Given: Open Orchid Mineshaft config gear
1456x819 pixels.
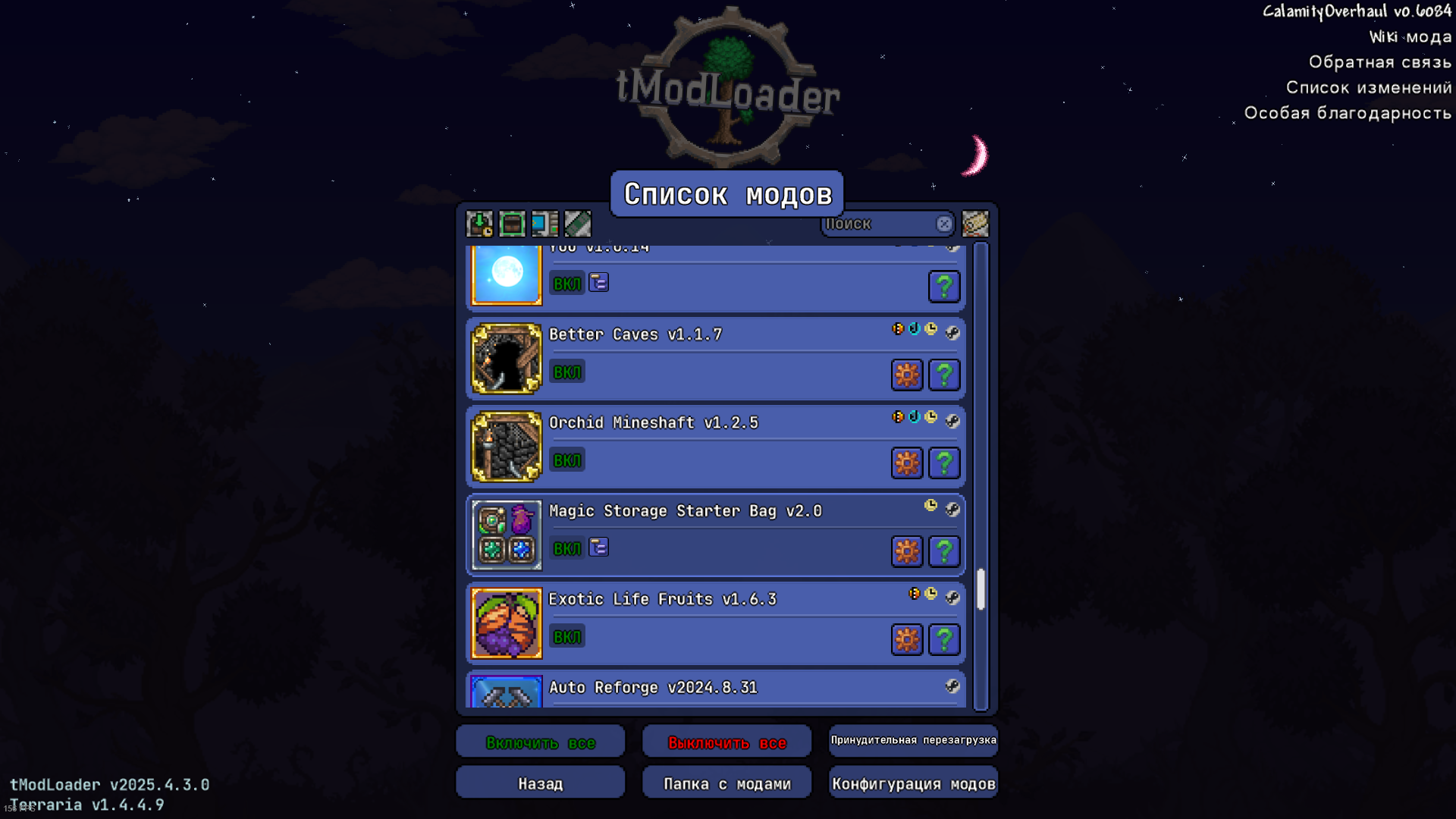Looking at the screenshot, I should 906,463.
